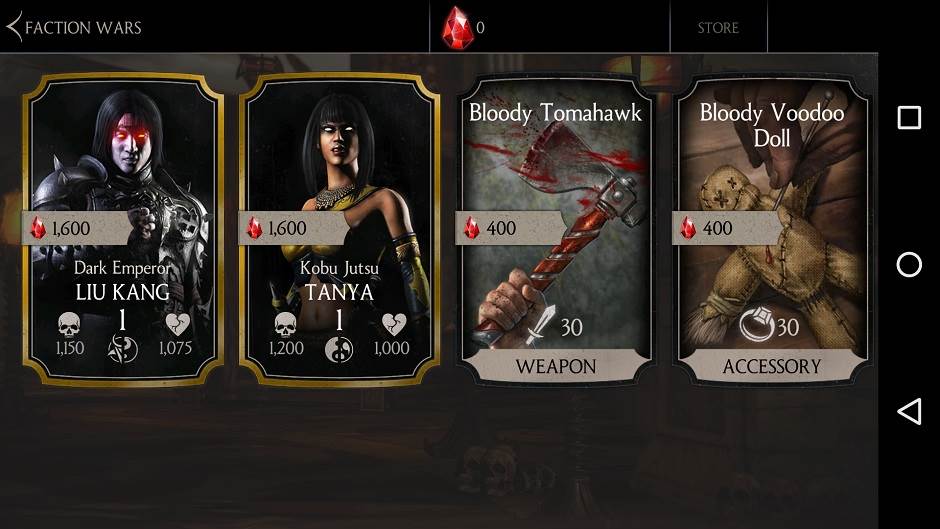Open the Store
Image resolution: width=940 pixels, height=529 pixels.
pos(718,27)
